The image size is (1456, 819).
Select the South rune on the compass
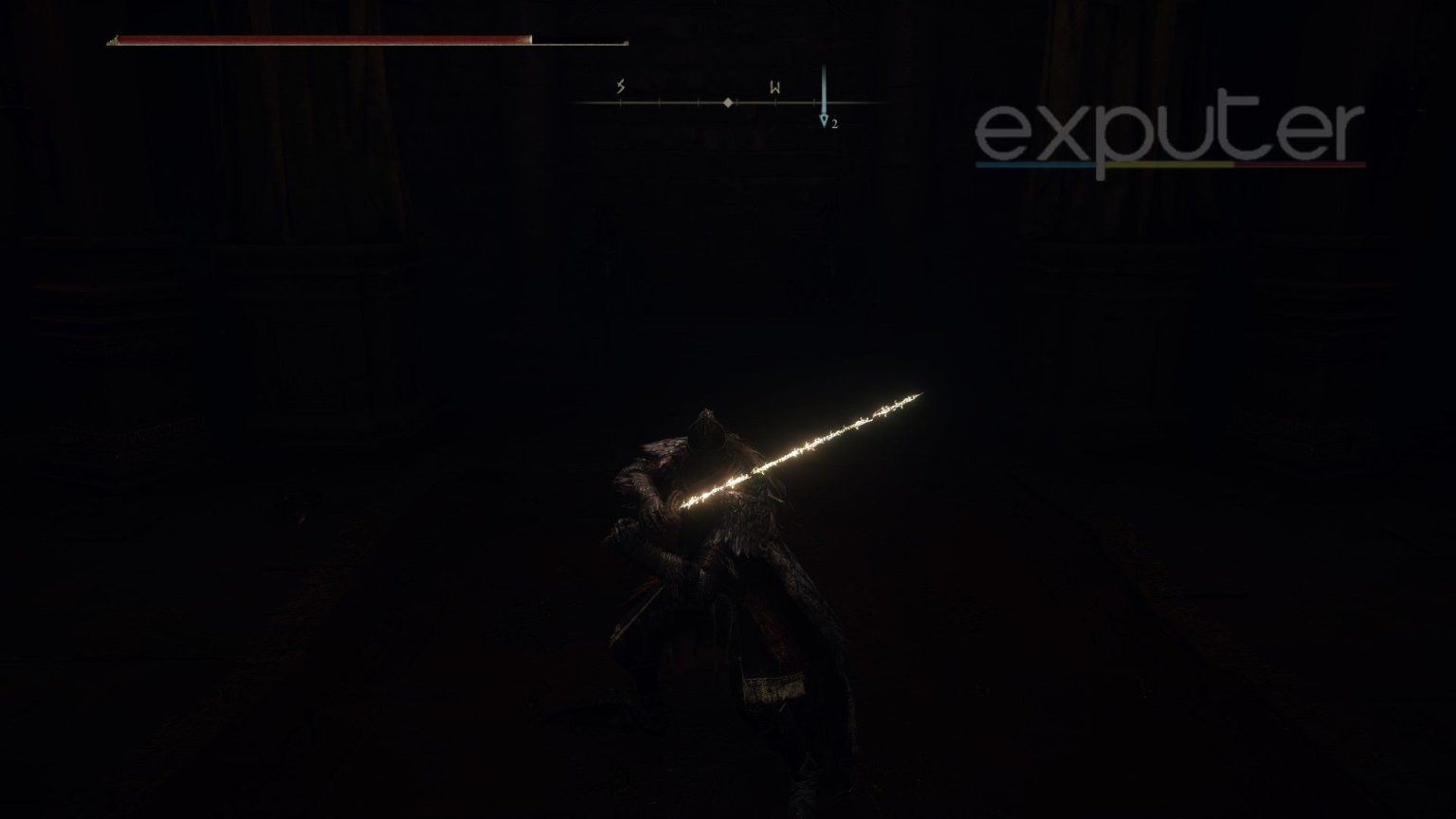[620, 87]
